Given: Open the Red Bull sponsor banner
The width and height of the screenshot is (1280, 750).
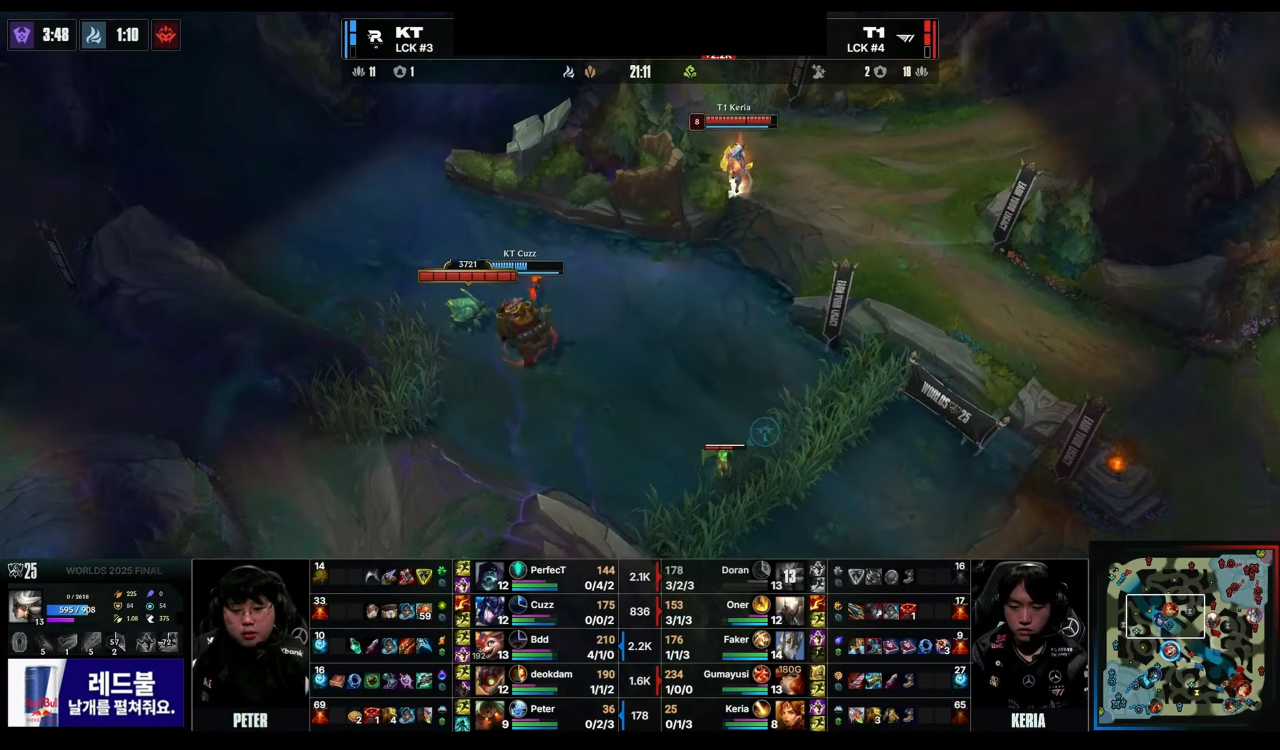Looking at the screenshot, I should [x=96, y=692].
